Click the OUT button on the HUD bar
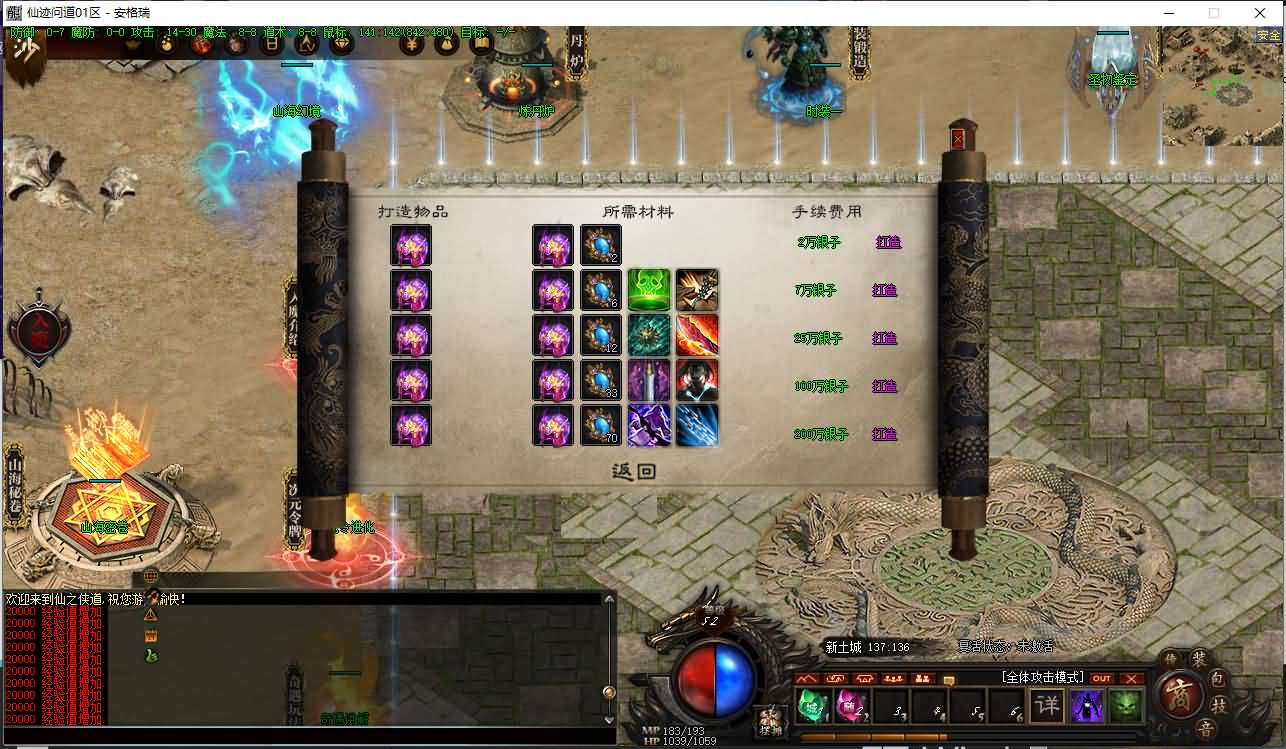The width and height of the screenshot is (1286, 749). (1102, 678)
